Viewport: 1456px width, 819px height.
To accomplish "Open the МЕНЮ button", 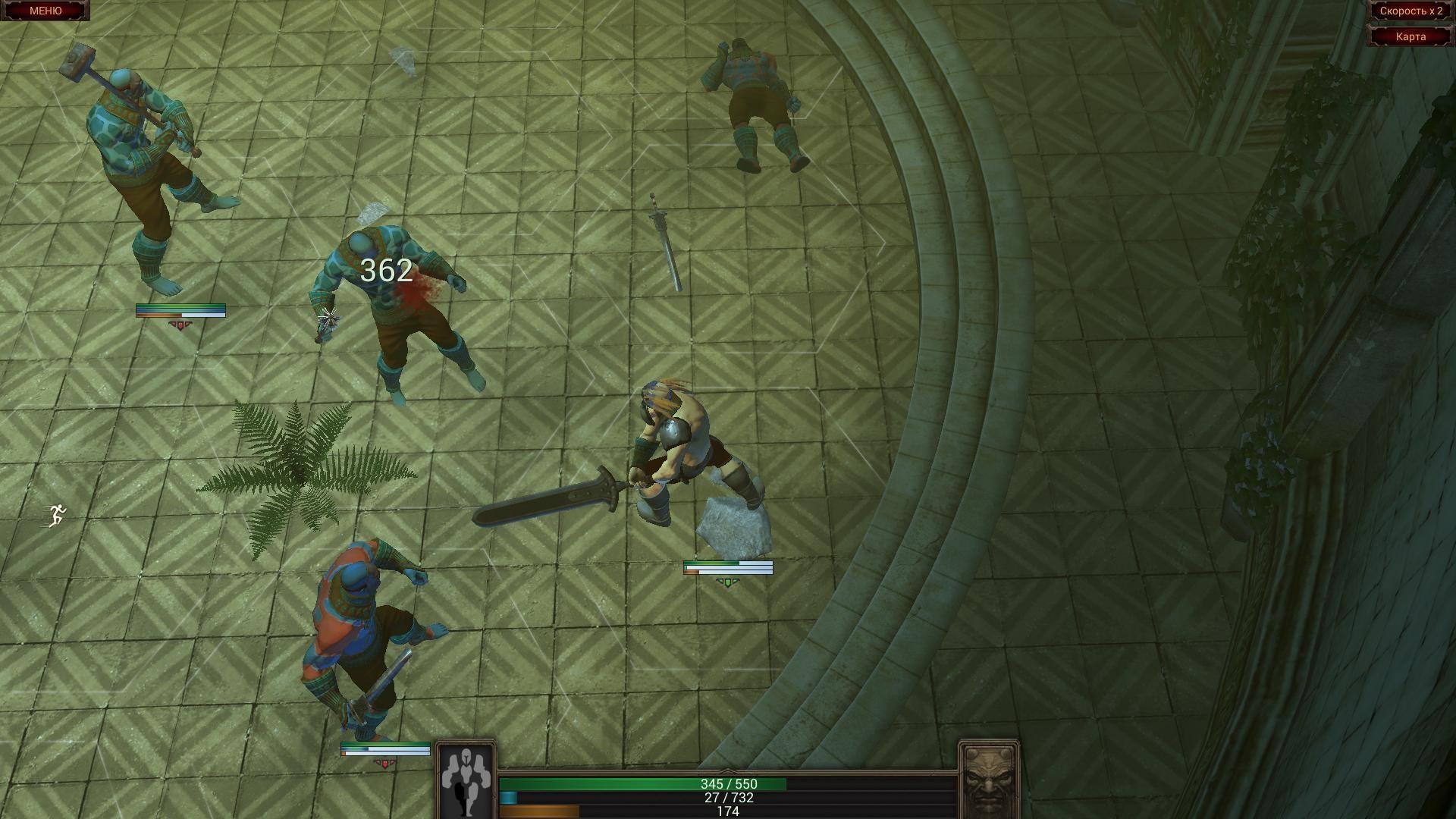I will pyautogui.click(x=45, y=11).
